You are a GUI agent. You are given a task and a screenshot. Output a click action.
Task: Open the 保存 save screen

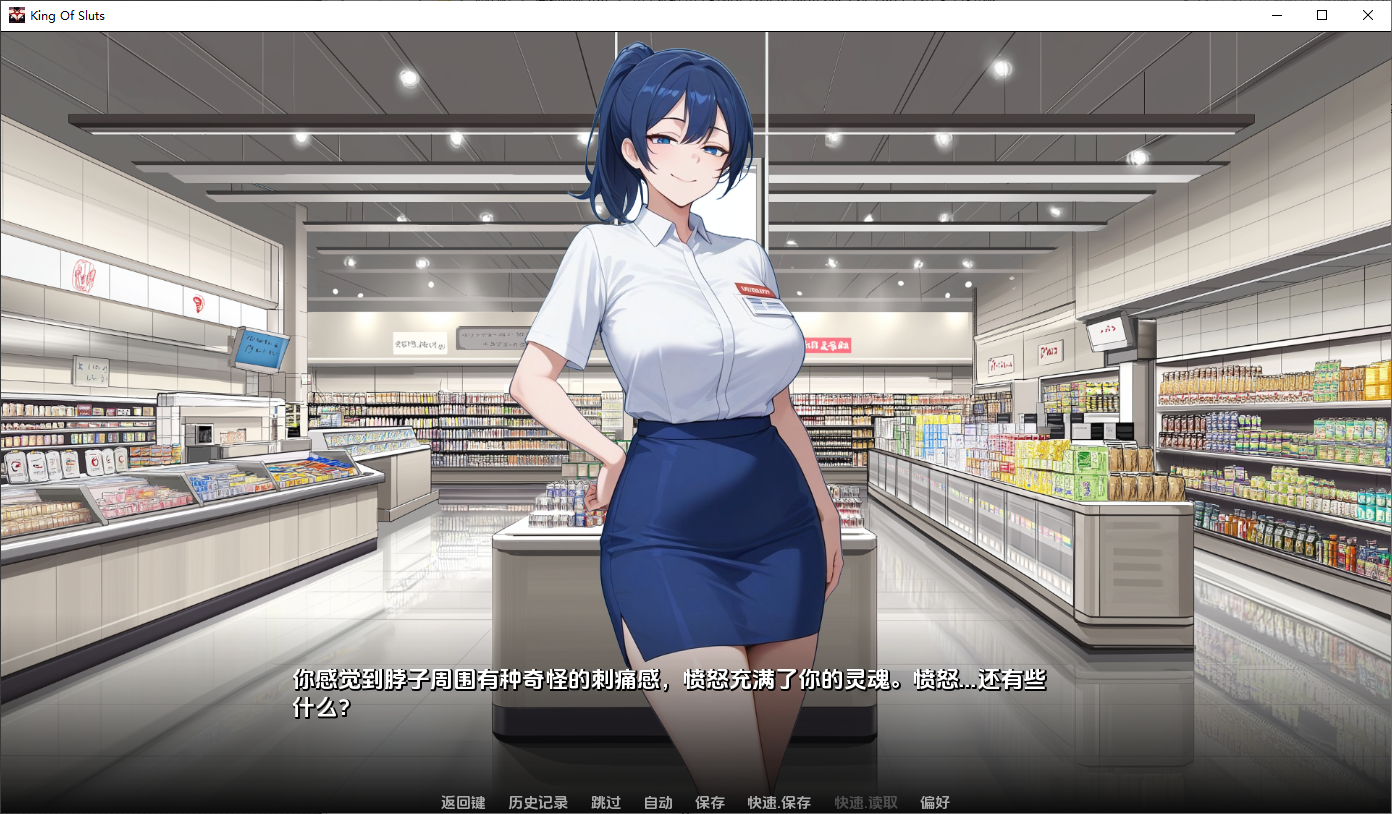tap(710, 802)
